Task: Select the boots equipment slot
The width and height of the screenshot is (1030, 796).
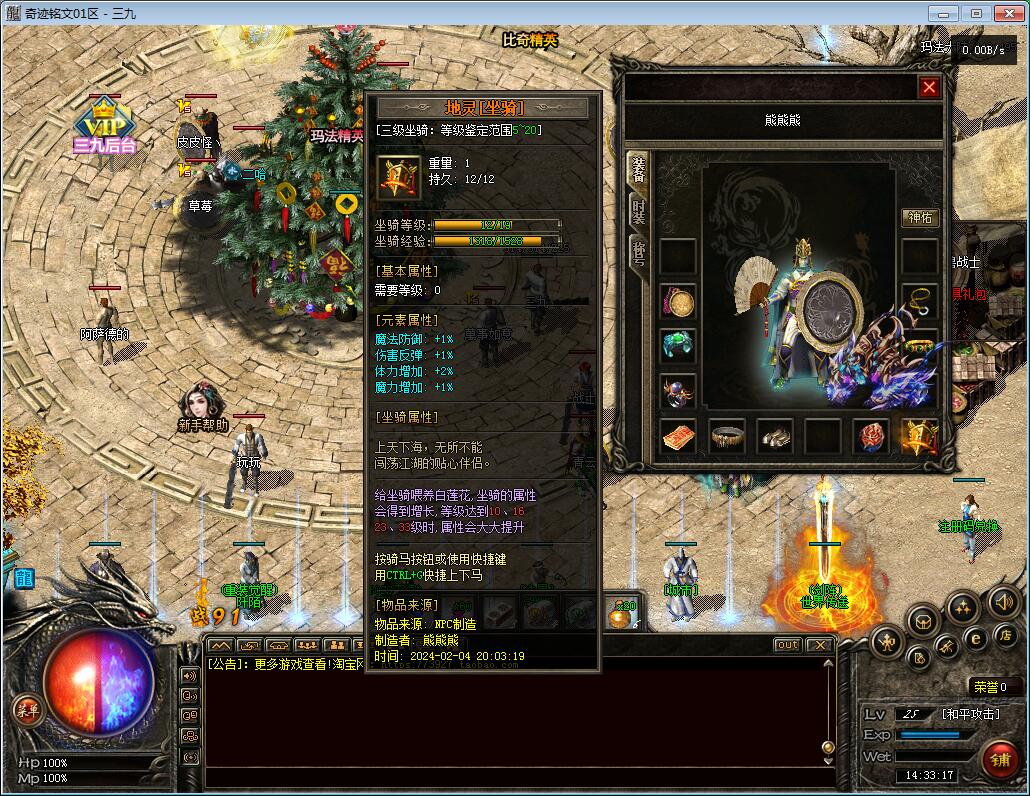Action: [x=774, y=436]
